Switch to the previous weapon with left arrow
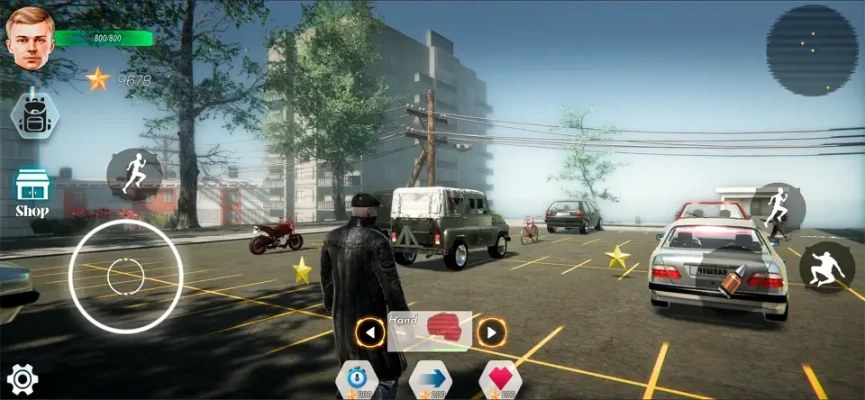The height and width of the screenshot is (400, 865). (x=370, y=331)
